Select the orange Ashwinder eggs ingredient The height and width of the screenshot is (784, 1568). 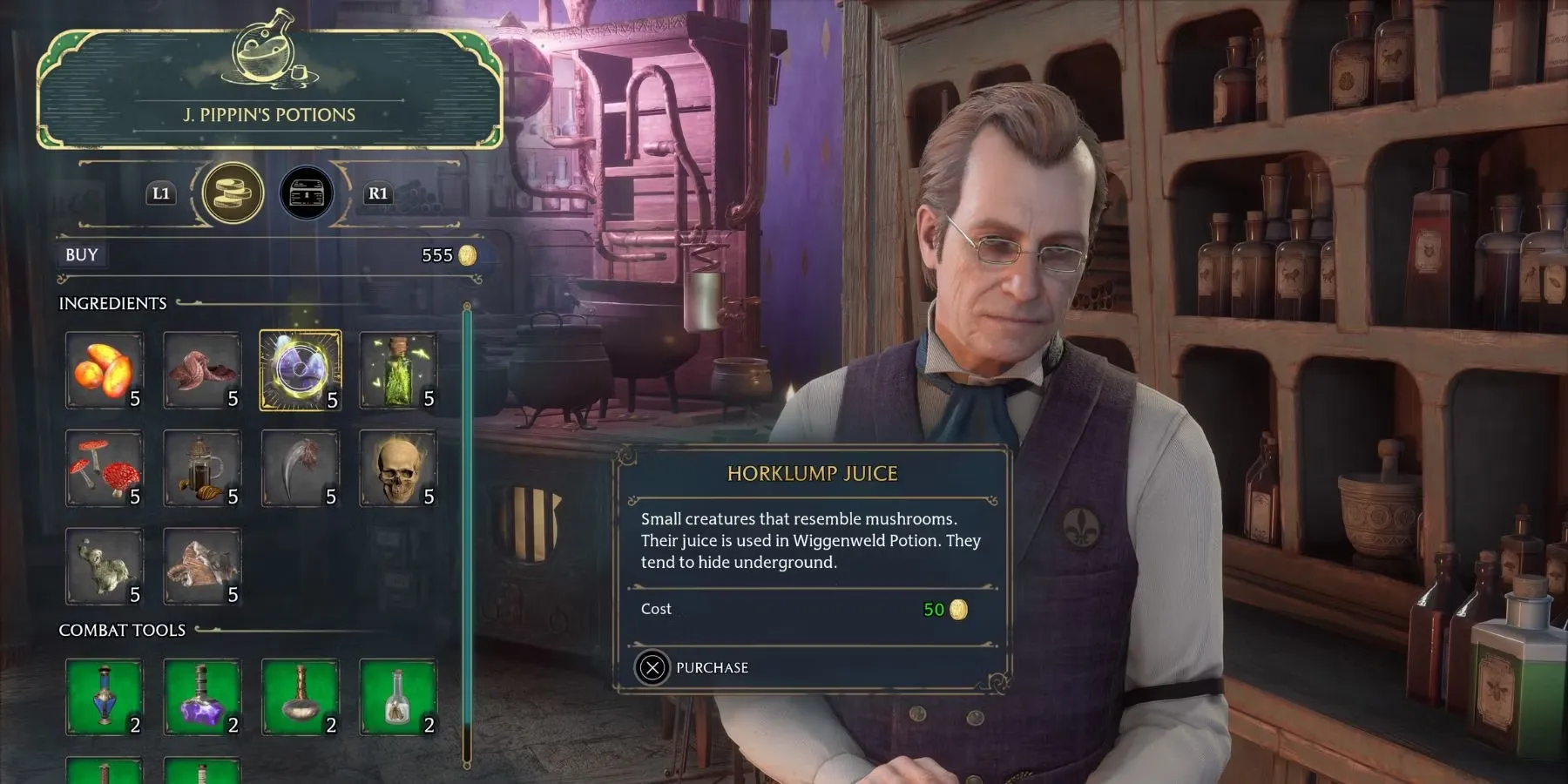pyautogui.click(x=104, y=370)
